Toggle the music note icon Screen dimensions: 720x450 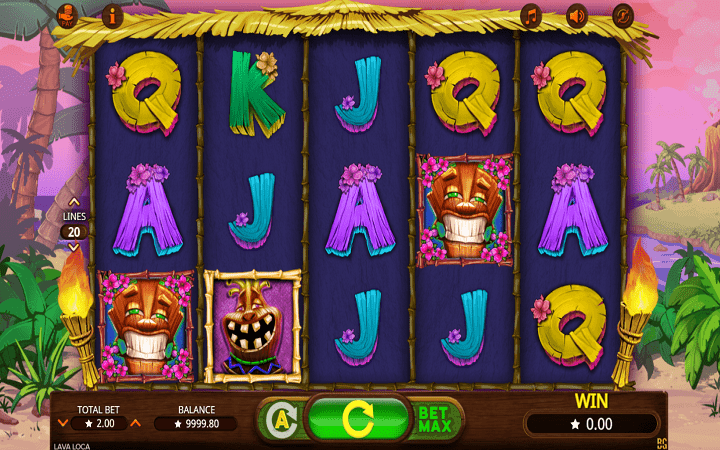click(x=531, y=15)
